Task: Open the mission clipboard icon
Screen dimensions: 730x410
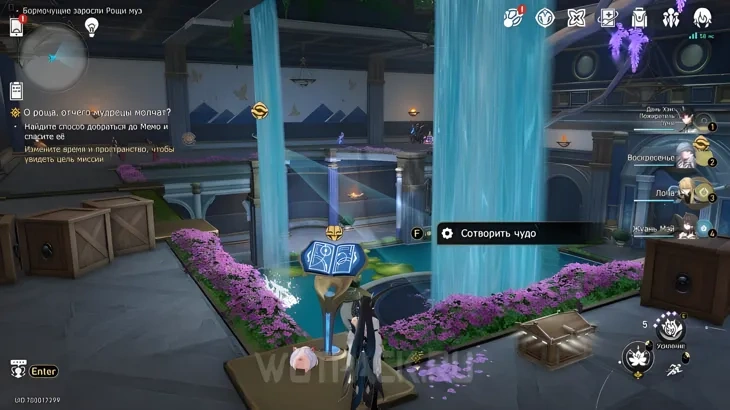Action: [x=17, y=89]
